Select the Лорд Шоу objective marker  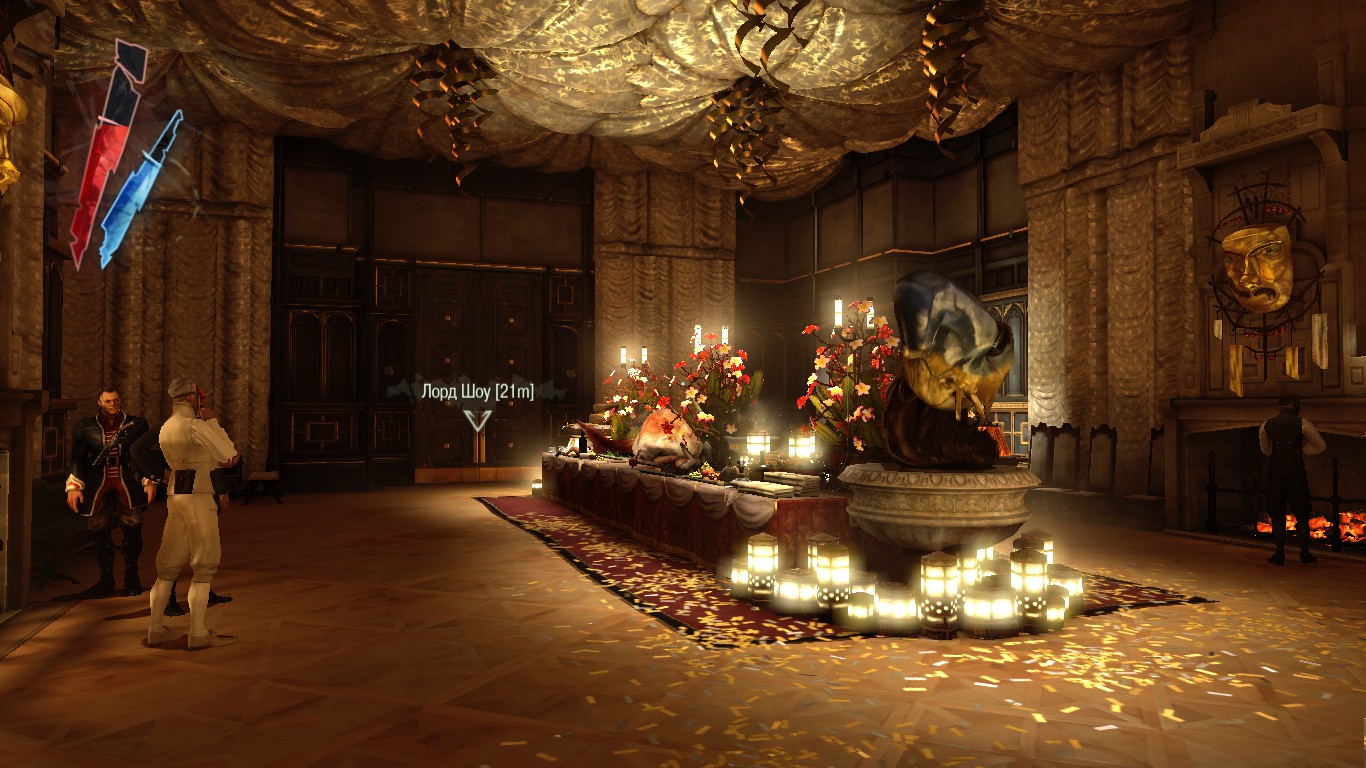click(x=479, y=418)
